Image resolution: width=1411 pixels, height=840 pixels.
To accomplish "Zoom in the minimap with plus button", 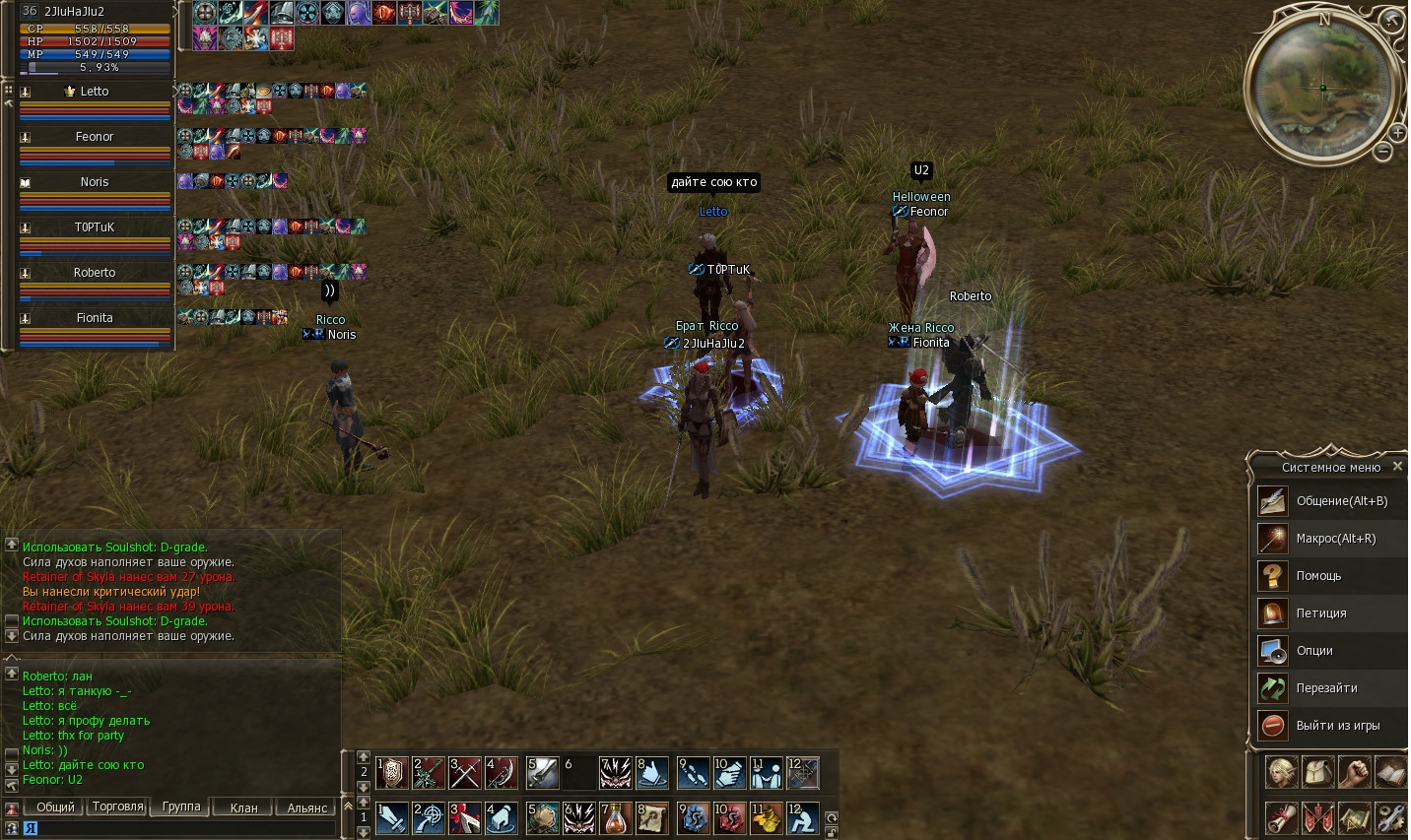I will (1398, 133).
